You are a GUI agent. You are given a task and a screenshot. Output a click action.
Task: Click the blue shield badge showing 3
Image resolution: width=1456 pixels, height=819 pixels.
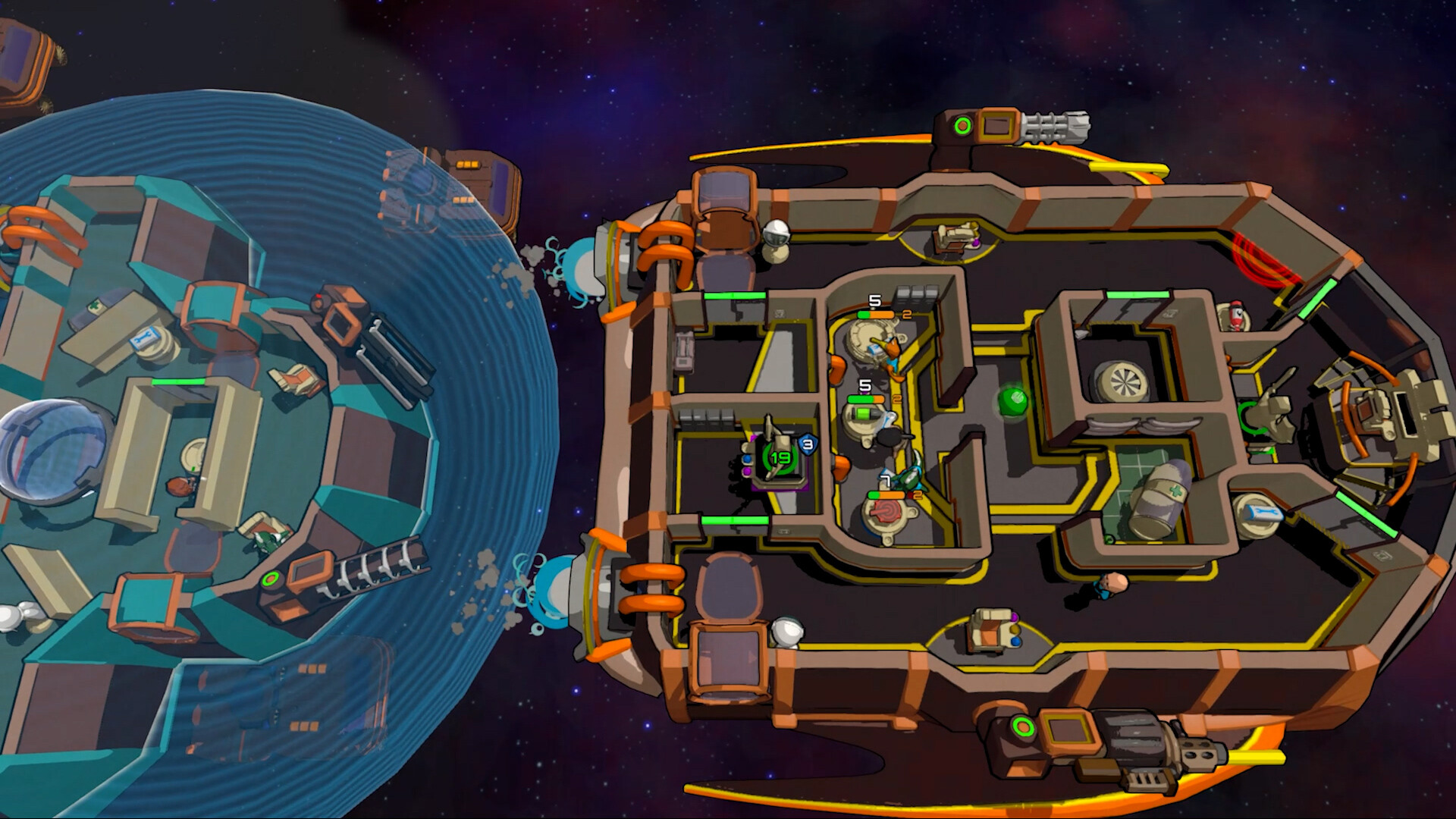pos(806,444)
